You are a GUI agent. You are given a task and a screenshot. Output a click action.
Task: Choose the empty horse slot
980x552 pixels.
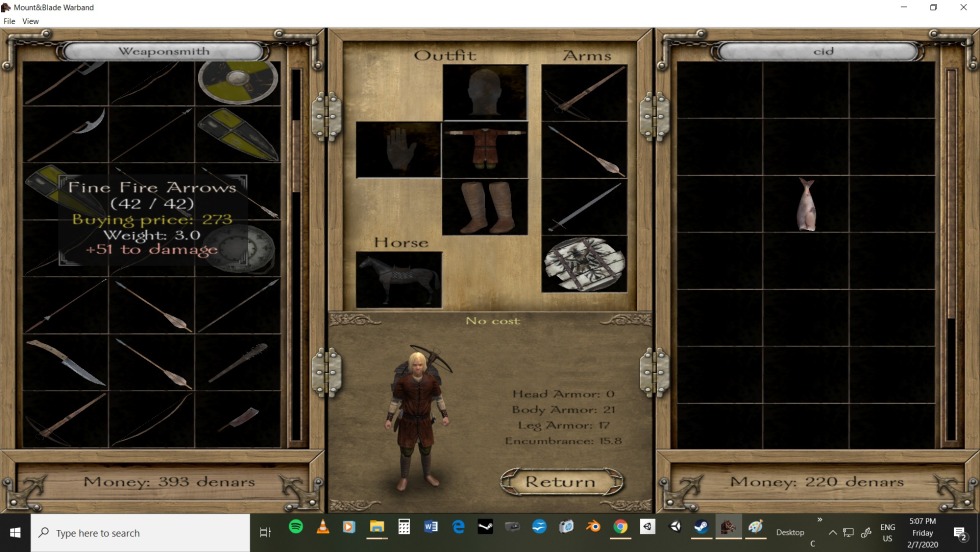point(398,278)
